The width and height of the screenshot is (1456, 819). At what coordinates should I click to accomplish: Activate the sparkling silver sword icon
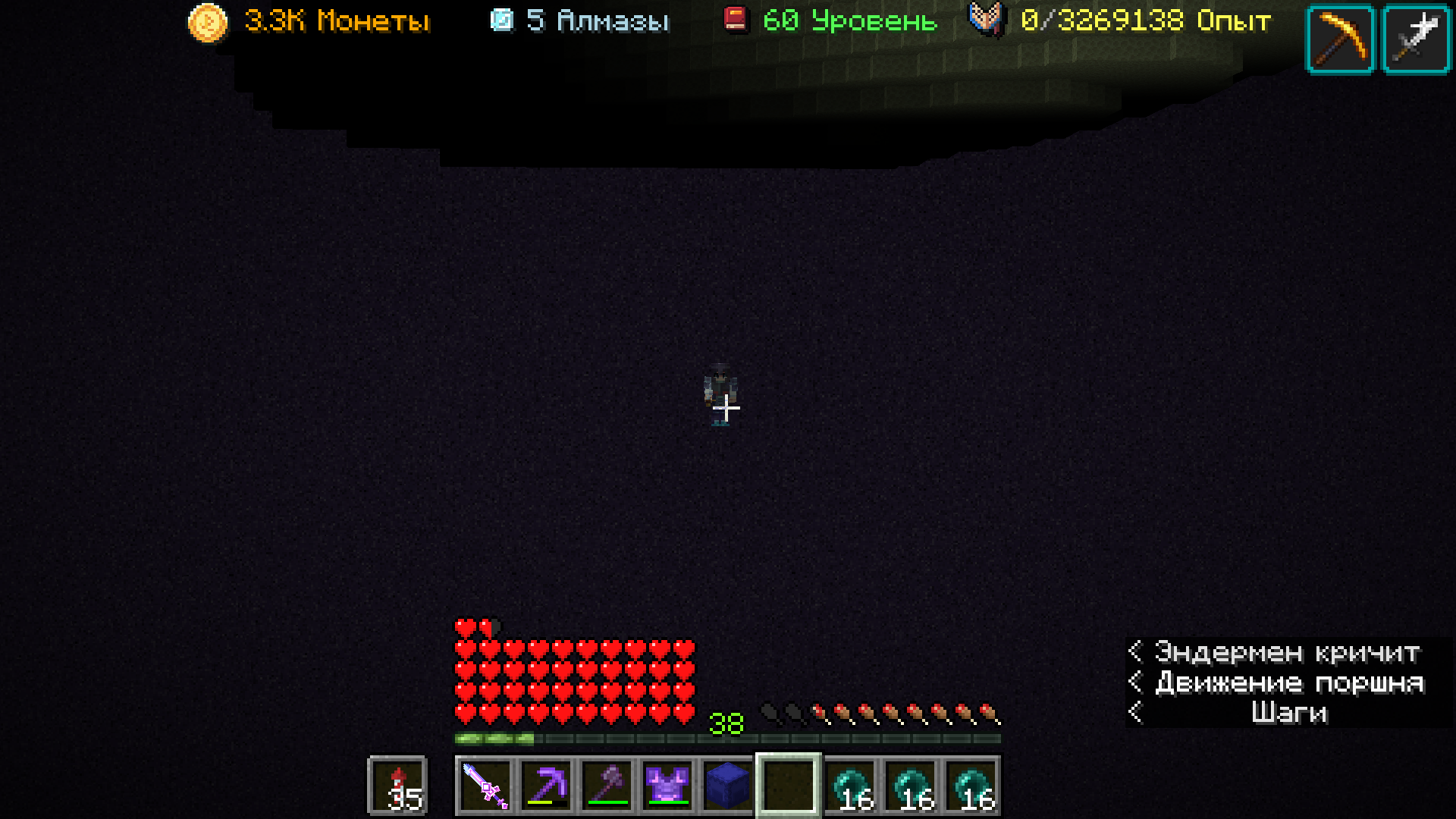(1417, 39)
